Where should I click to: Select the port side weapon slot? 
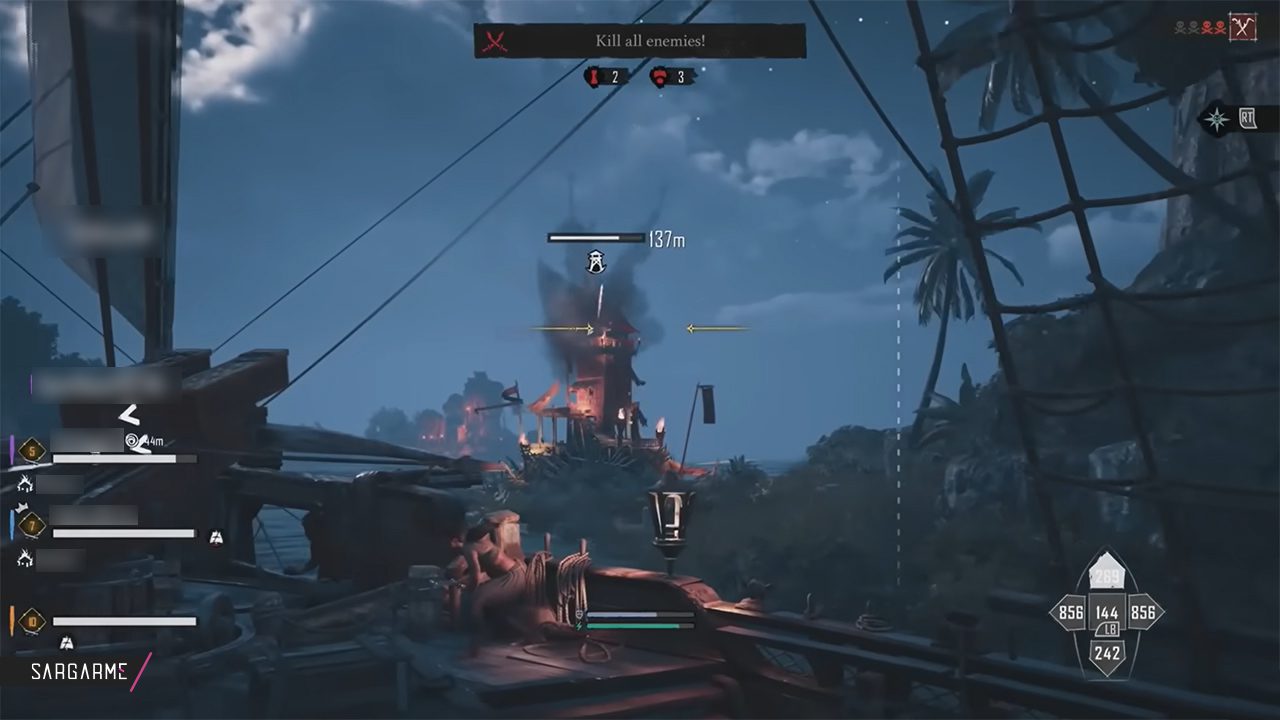[x=1071, y=613]
